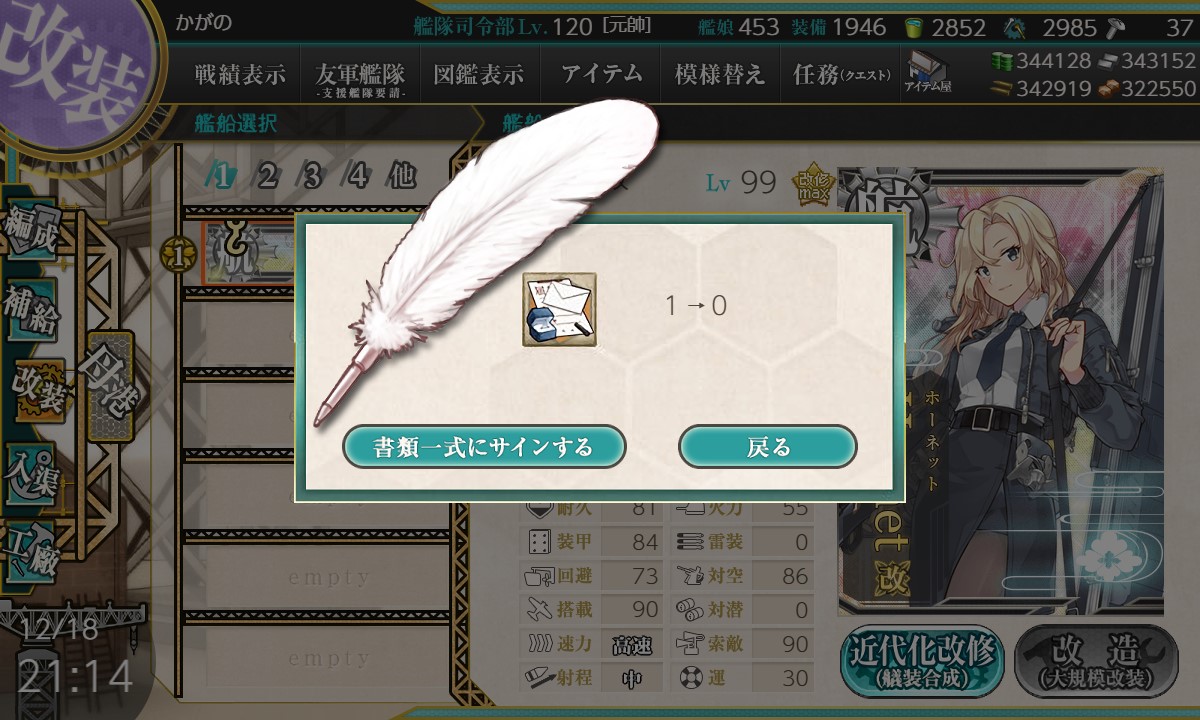This screenshot has height=720, width=1200.
Task: Visit the アイテム屋 item shop
Action: 929,73
